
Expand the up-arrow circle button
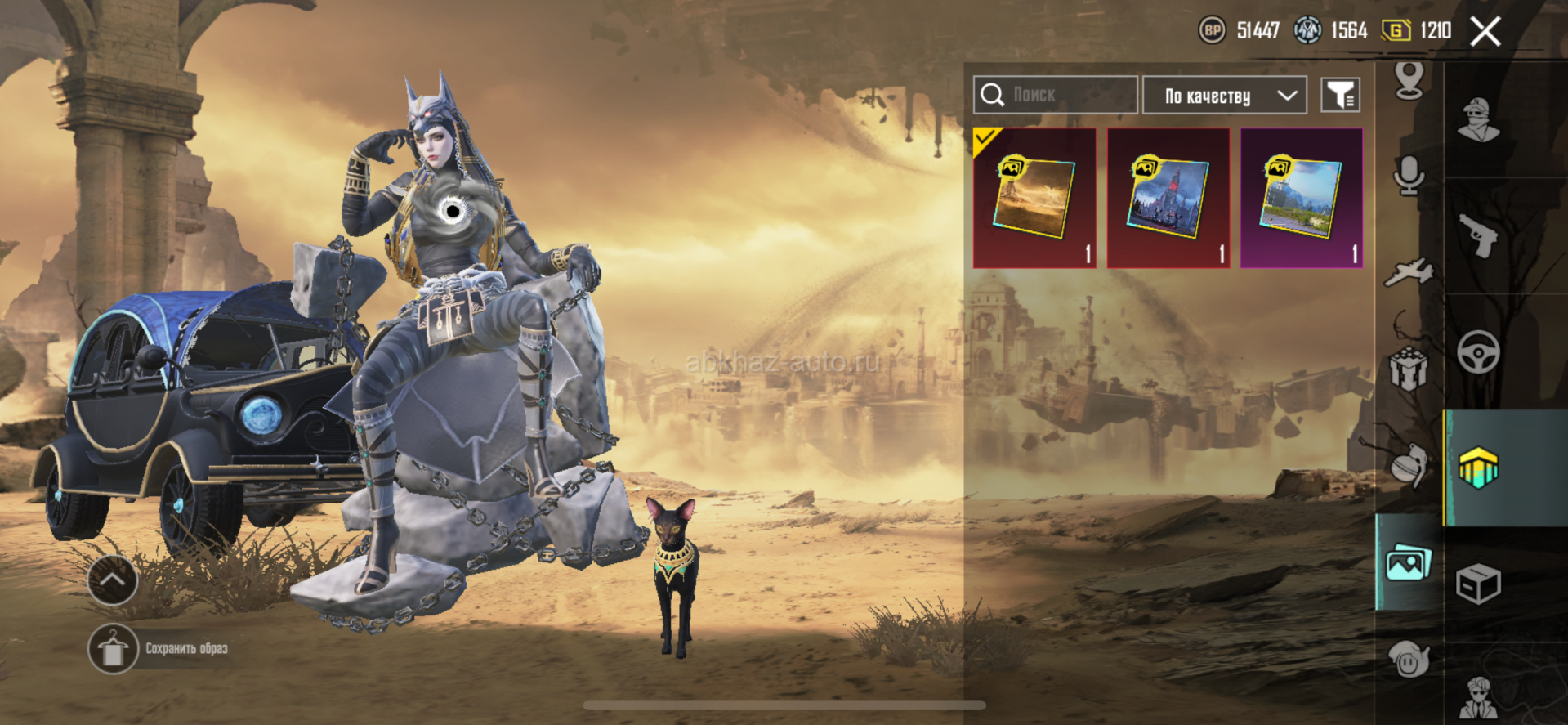click(x=113, y=580)
